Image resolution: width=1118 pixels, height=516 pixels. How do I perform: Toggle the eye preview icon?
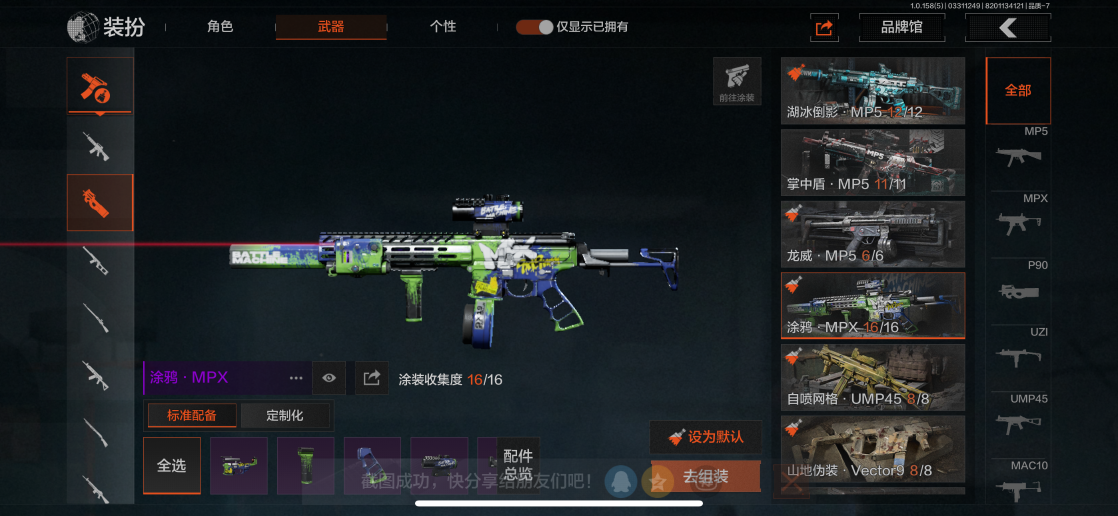(329, 378)
